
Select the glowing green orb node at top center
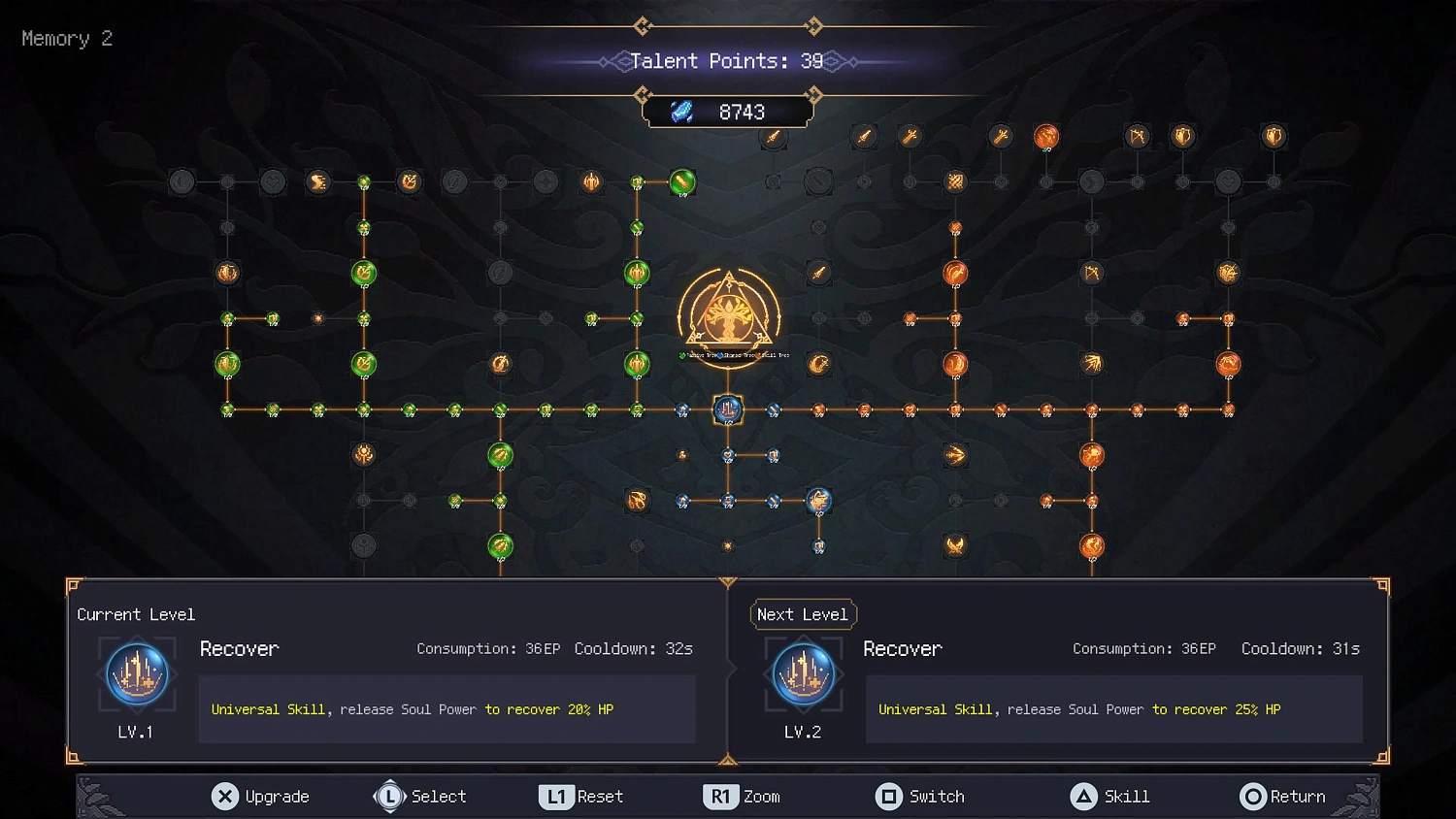682,182
